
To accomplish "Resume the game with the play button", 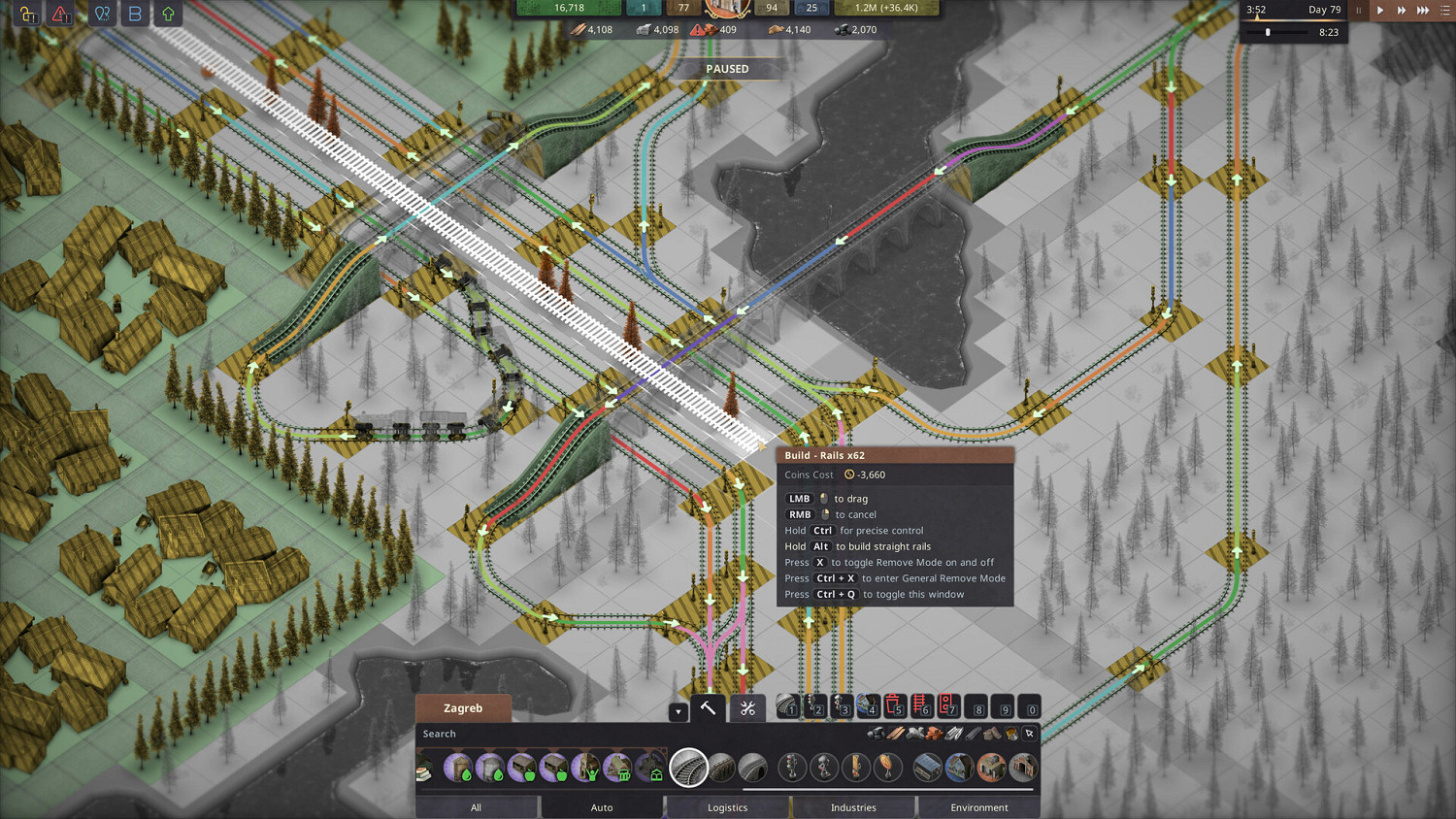I will [x=1380, y=10].
